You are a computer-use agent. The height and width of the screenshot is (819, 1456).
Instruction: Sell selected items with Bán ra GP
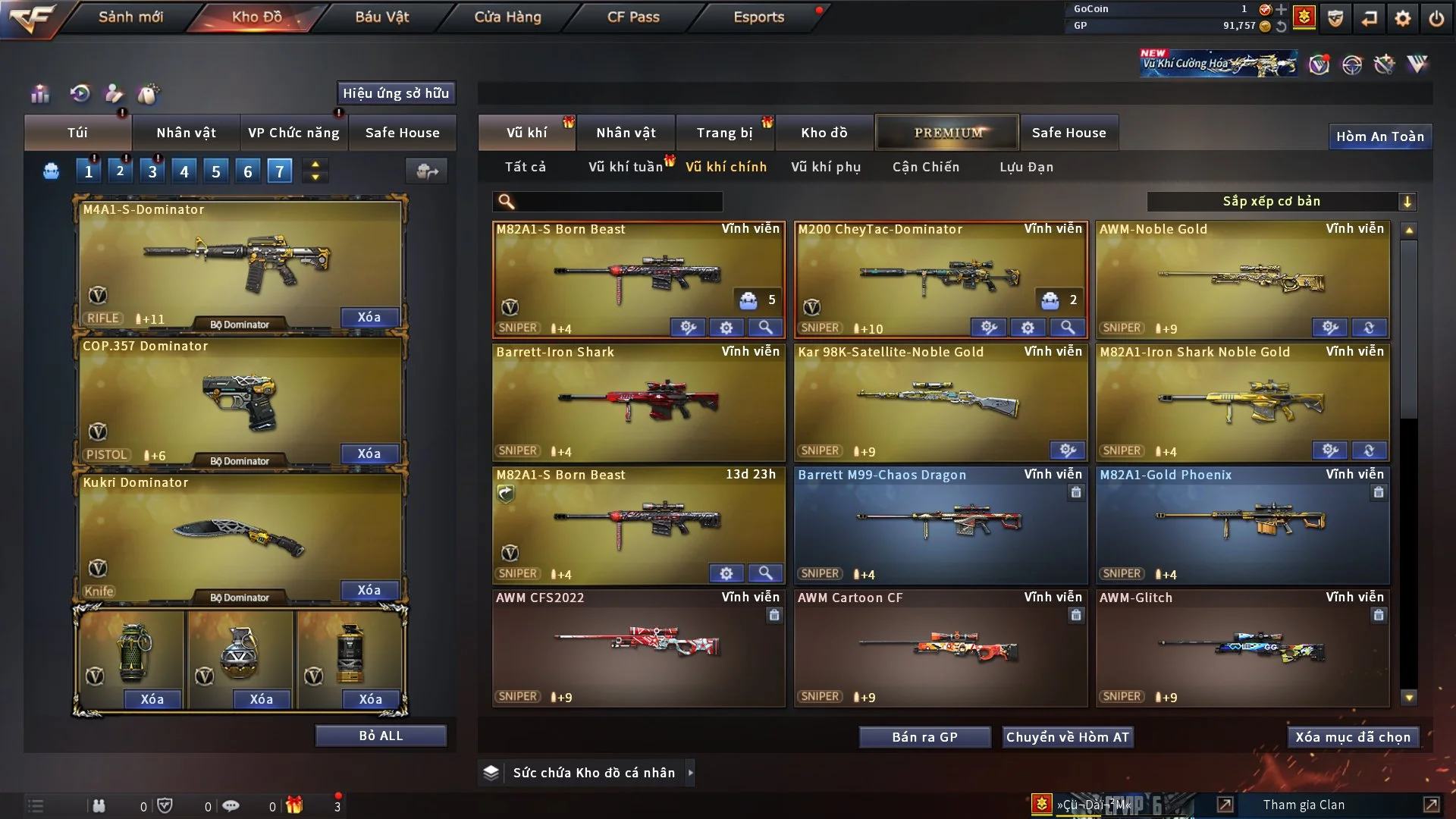[924, 737]
